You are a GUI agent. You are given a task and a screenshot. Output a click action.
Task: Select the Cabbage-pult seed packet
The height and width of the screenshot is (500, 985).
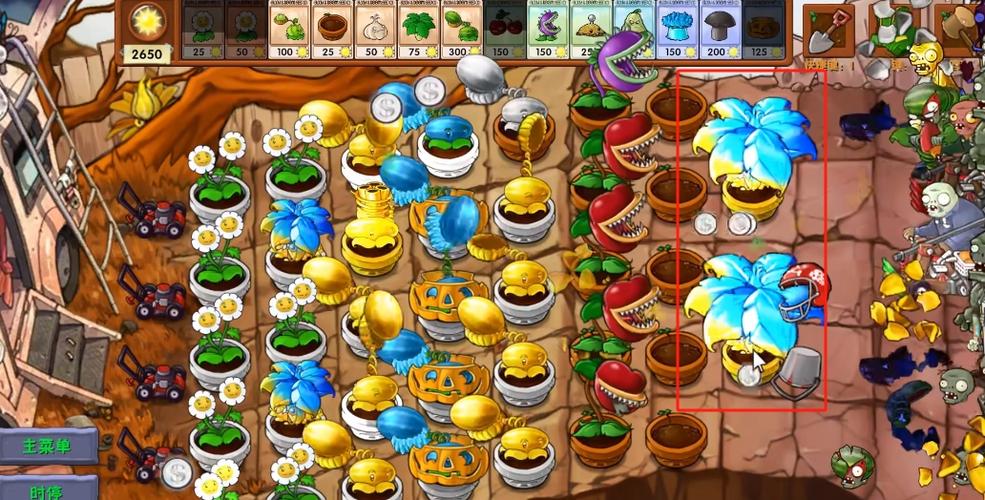289,30
